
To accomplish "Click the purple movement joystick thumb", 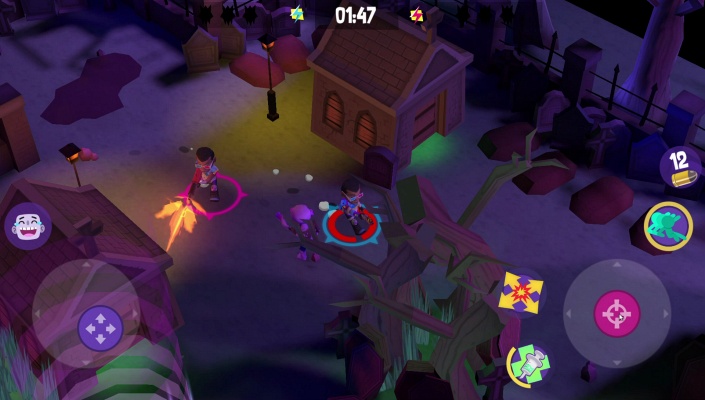I will (x=100, y=327).
